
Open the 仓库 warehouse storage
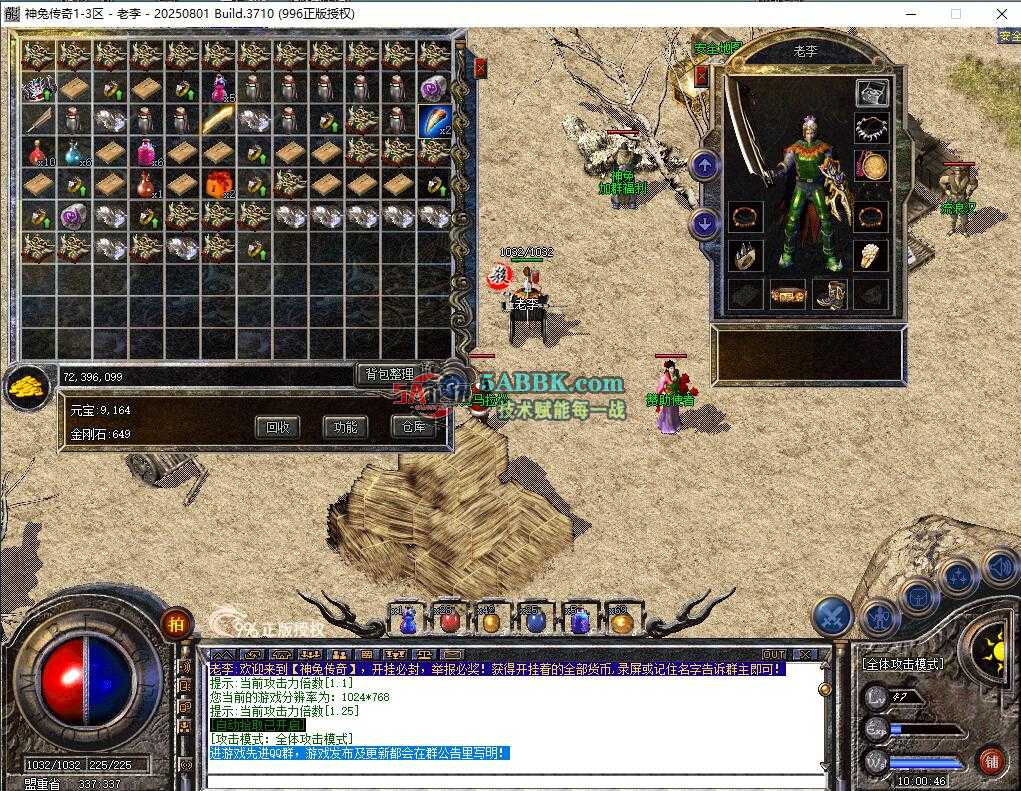tap(413, 427)
